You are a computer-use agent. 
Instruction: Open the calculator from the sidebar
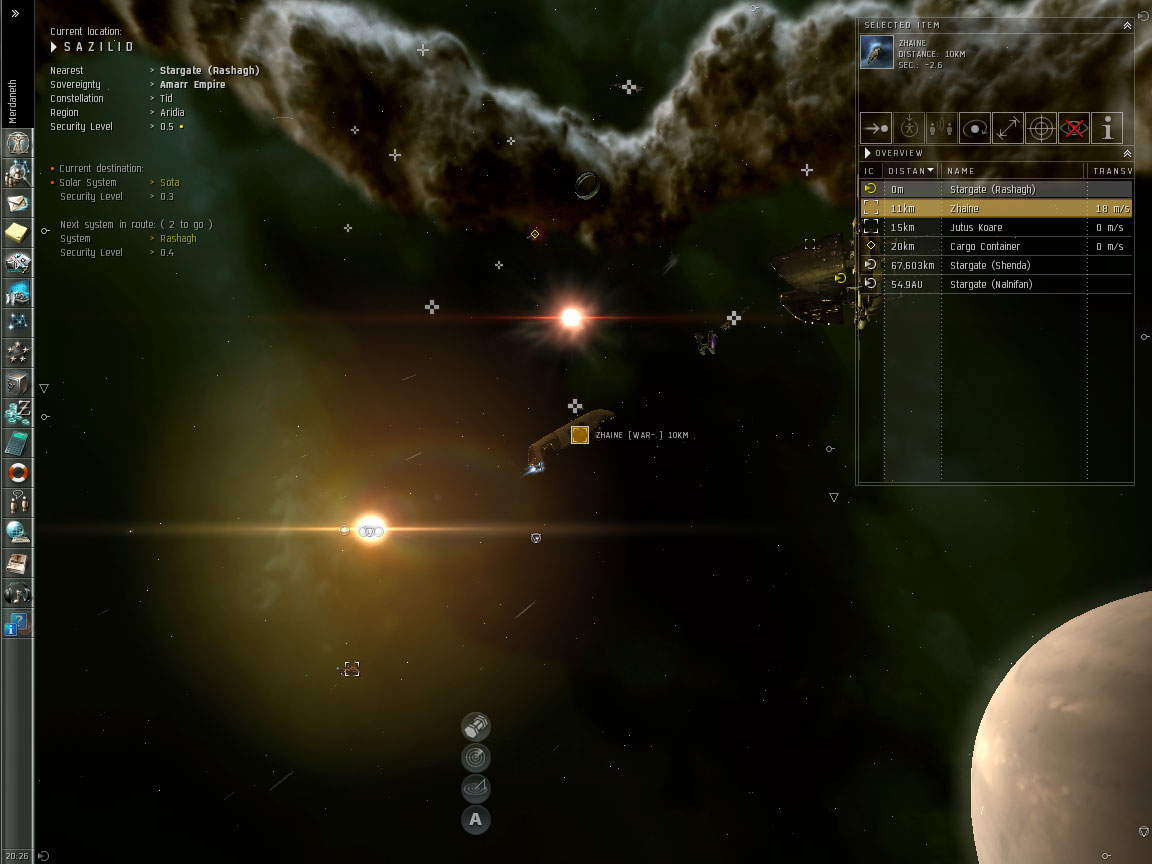coord(17,443)
